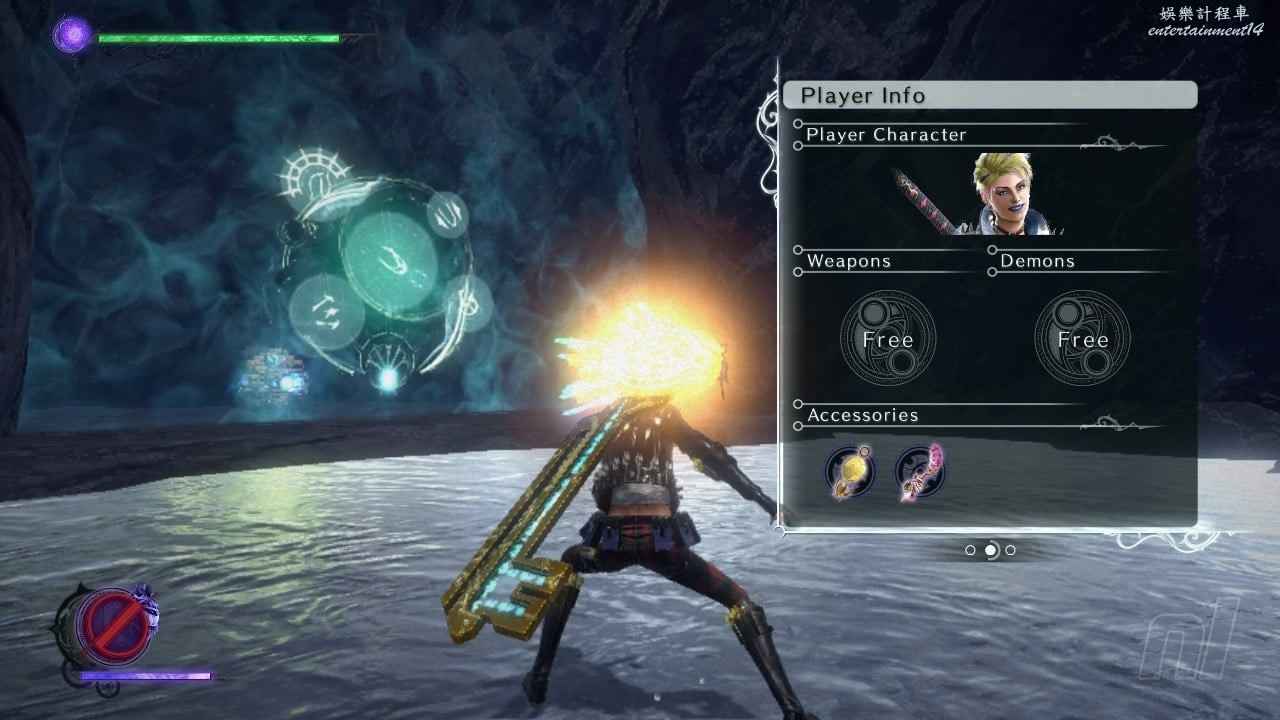Open the Free slot under Weapons
1280x720 pixels.
click(887, 338)
